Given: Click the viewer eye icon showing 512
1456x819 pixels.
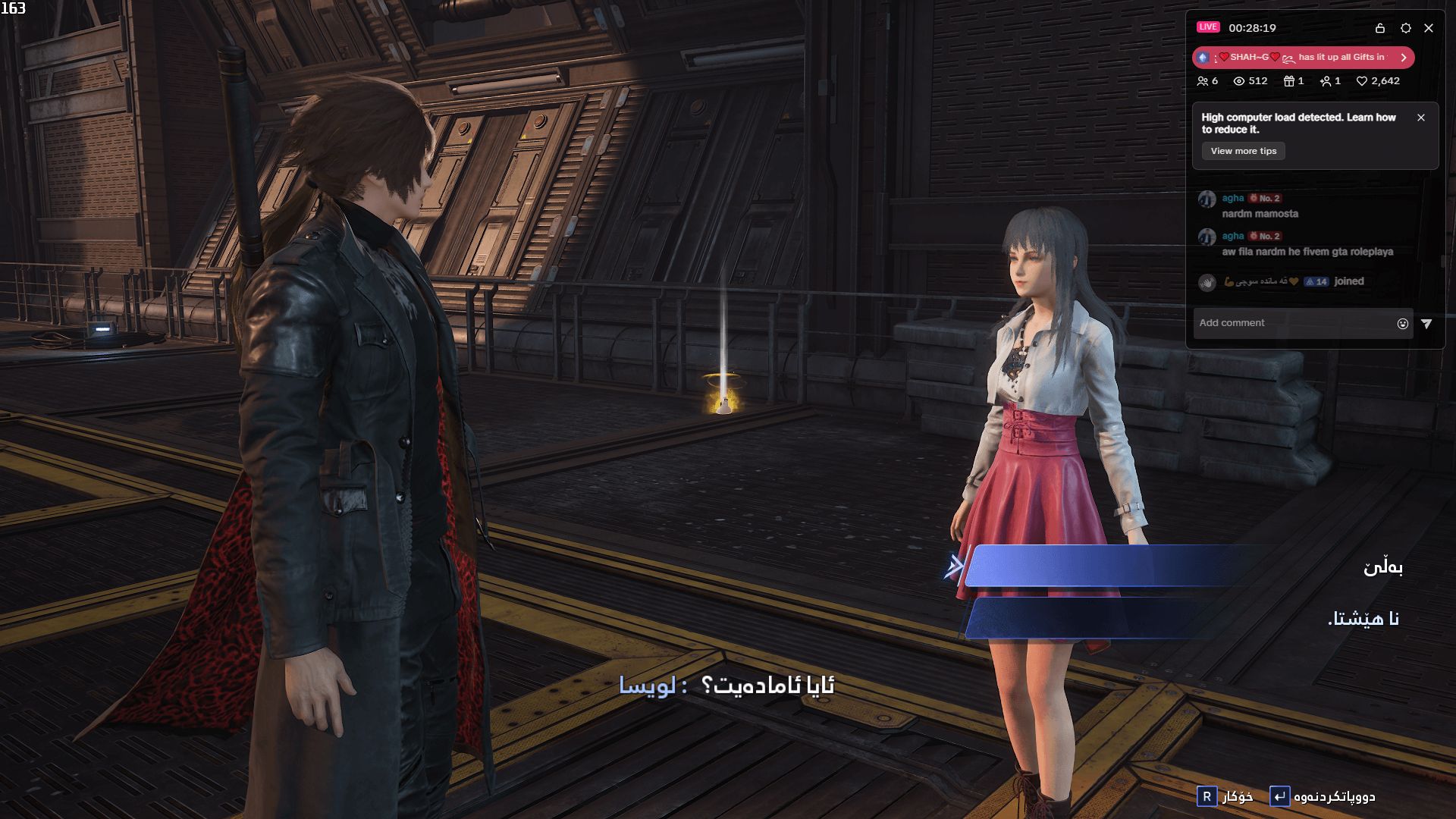Looking at the screenshot, I should tap(1240, 81).
